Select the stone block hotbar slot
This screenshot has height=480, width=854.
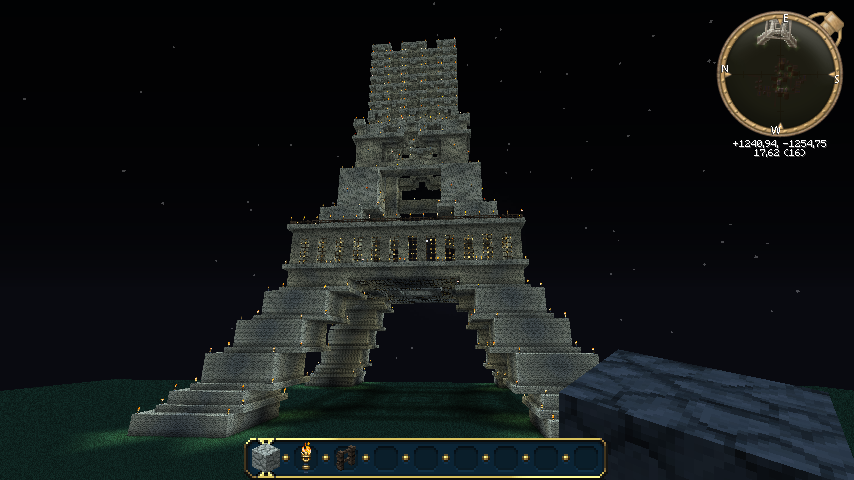[x=265, y=458]
